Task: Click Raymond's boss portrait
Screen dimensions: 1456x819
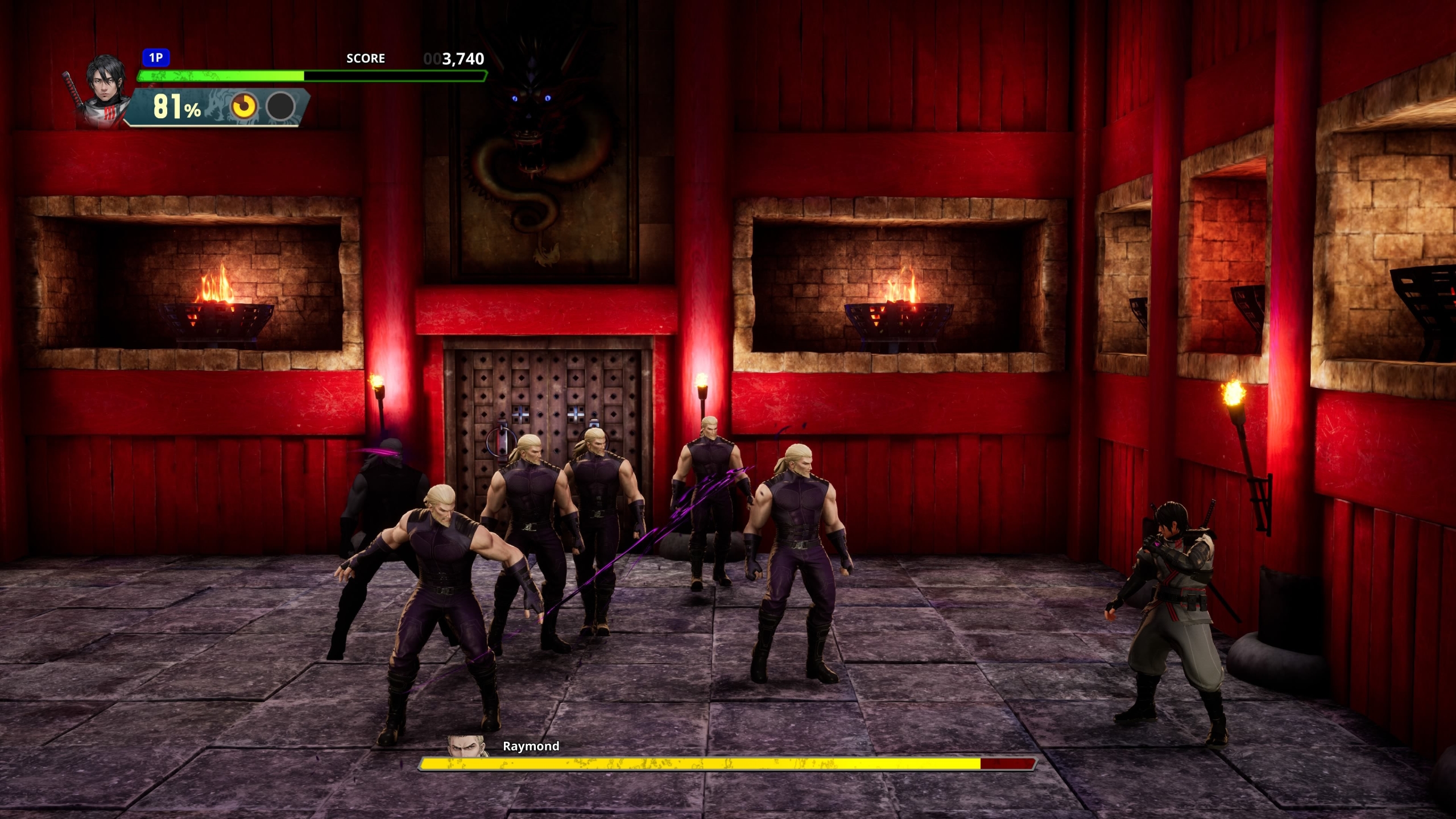Action: [x=468, y=747]
